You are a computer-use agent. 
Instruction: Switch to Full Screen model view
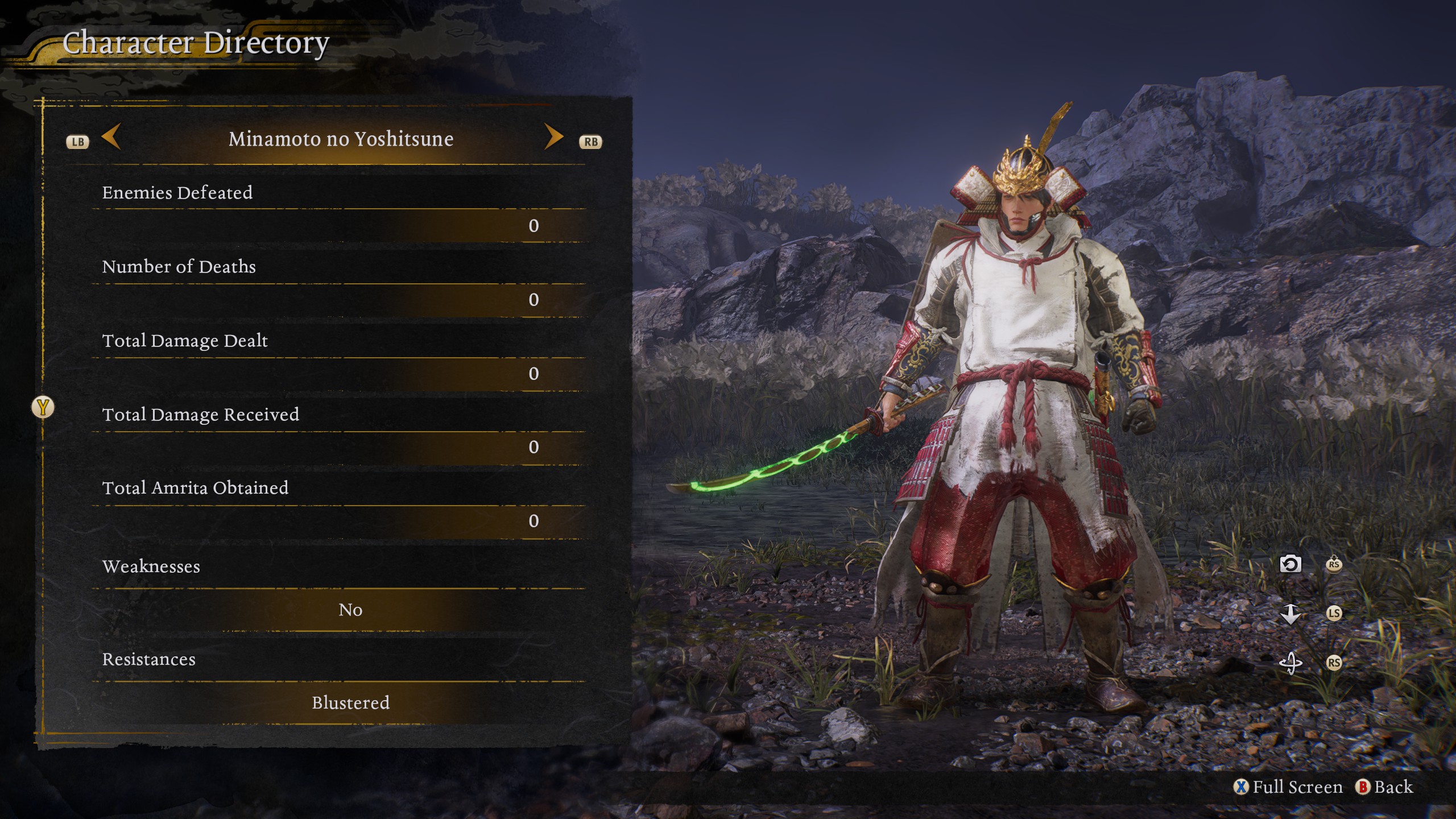pyautogui.click(x=1289, y=787)
